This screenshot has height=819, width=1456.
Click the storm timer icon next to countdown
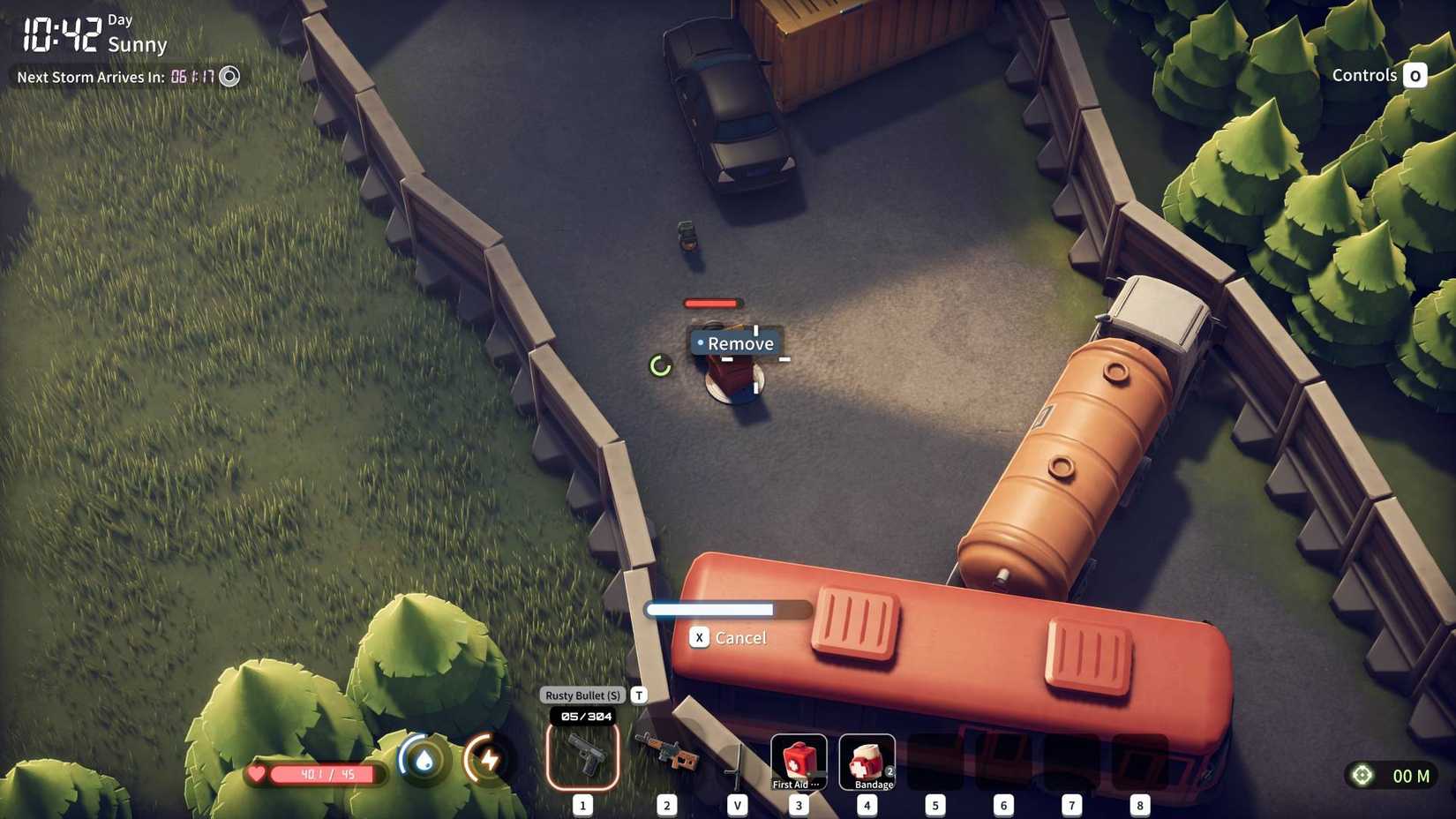[229, 77]
